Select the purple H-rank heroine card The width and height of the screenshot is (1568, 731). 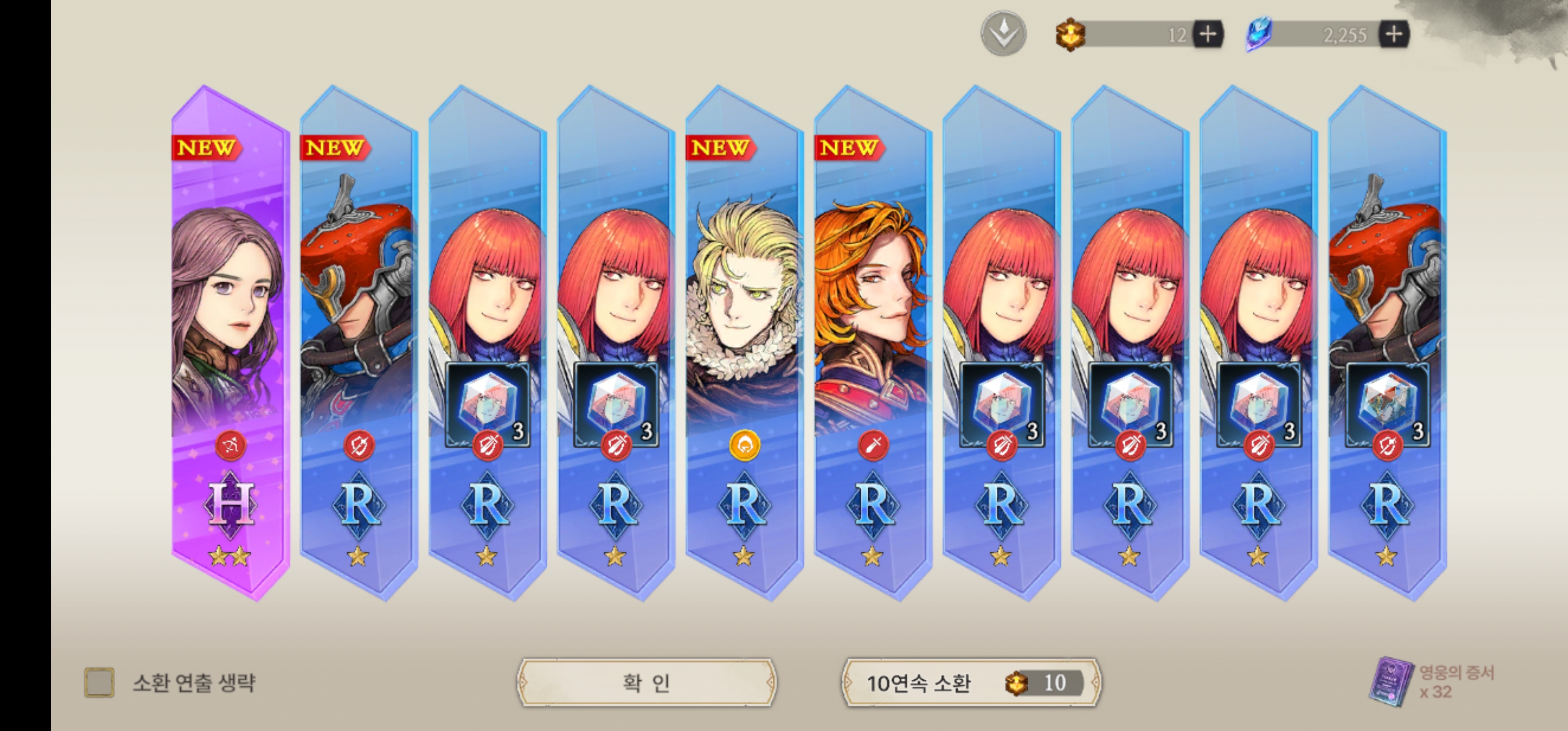230,341
